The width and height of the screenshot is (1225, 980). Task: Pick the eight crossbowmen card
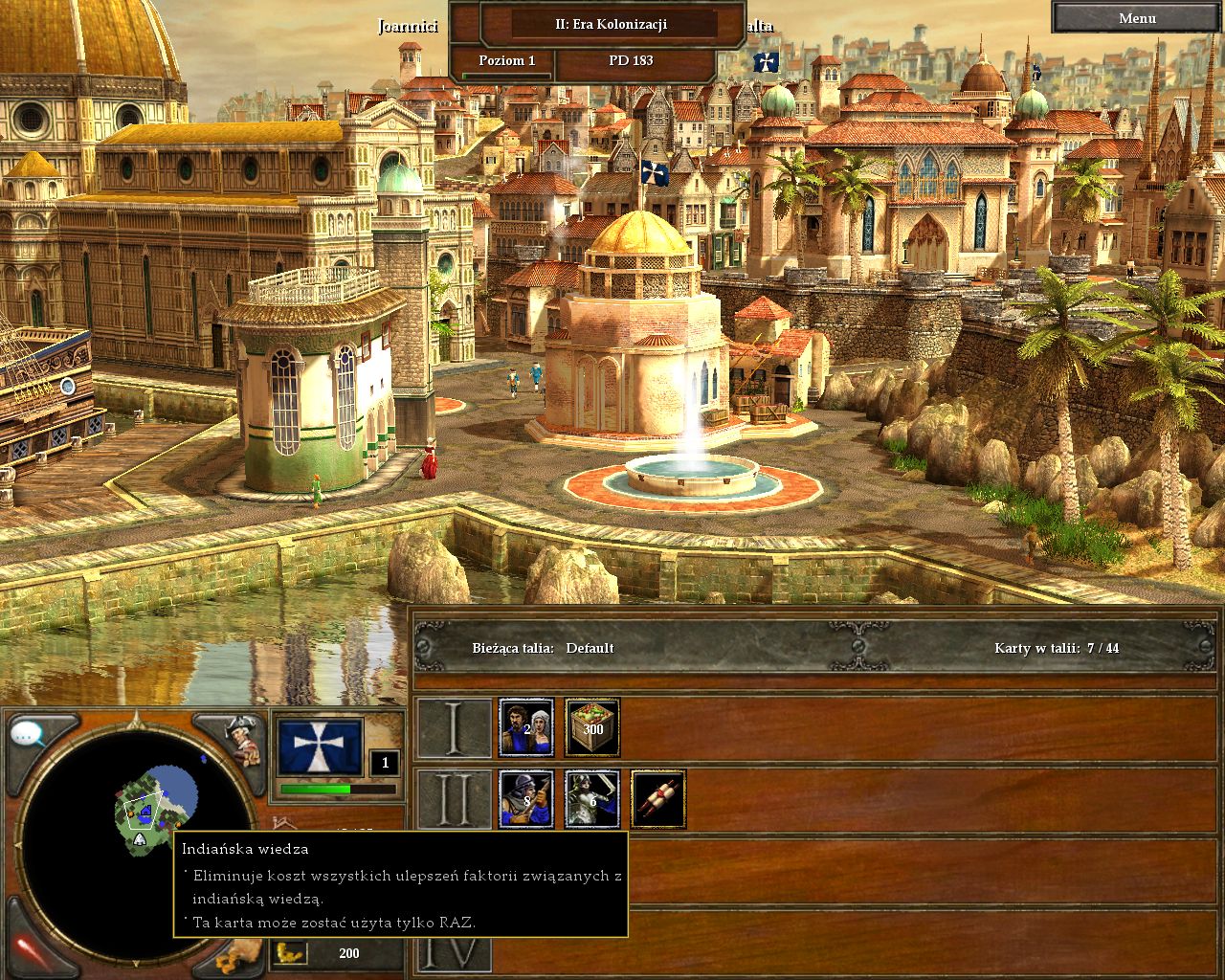click(525, 799)
